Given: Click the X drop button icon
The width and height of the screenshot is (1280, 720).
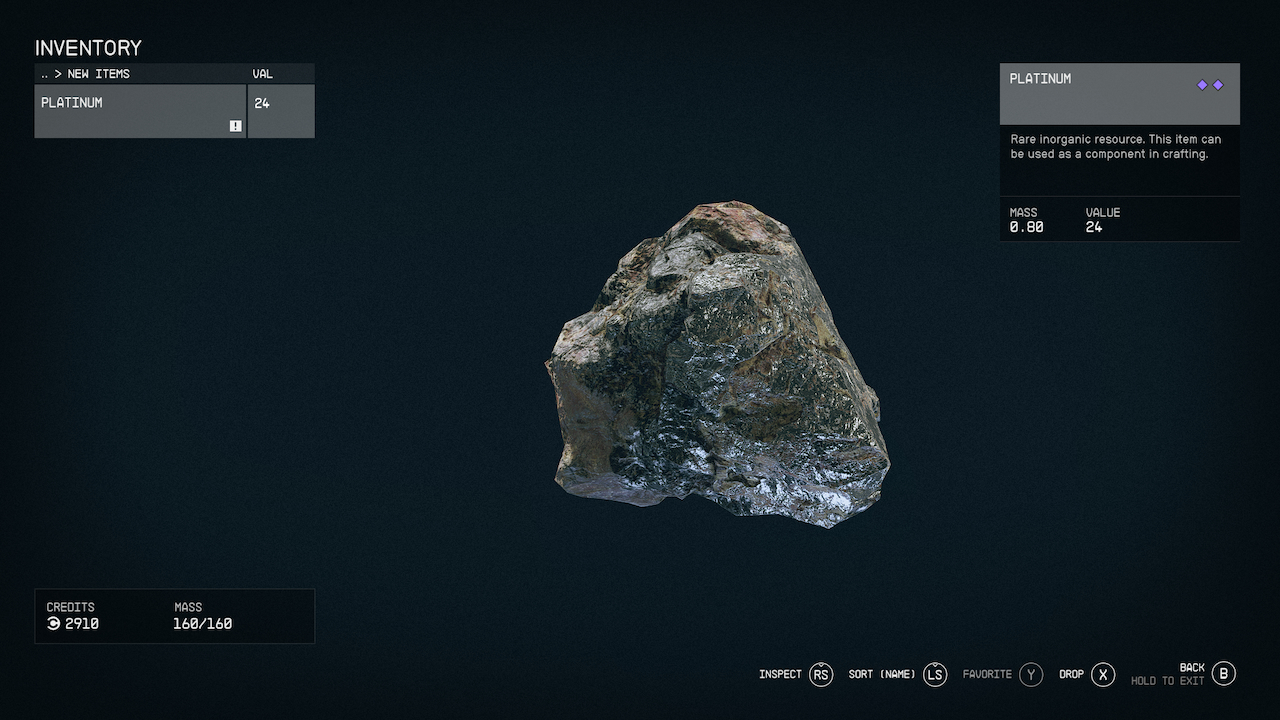Looking at the screenshot, I should pos(1102,674).
